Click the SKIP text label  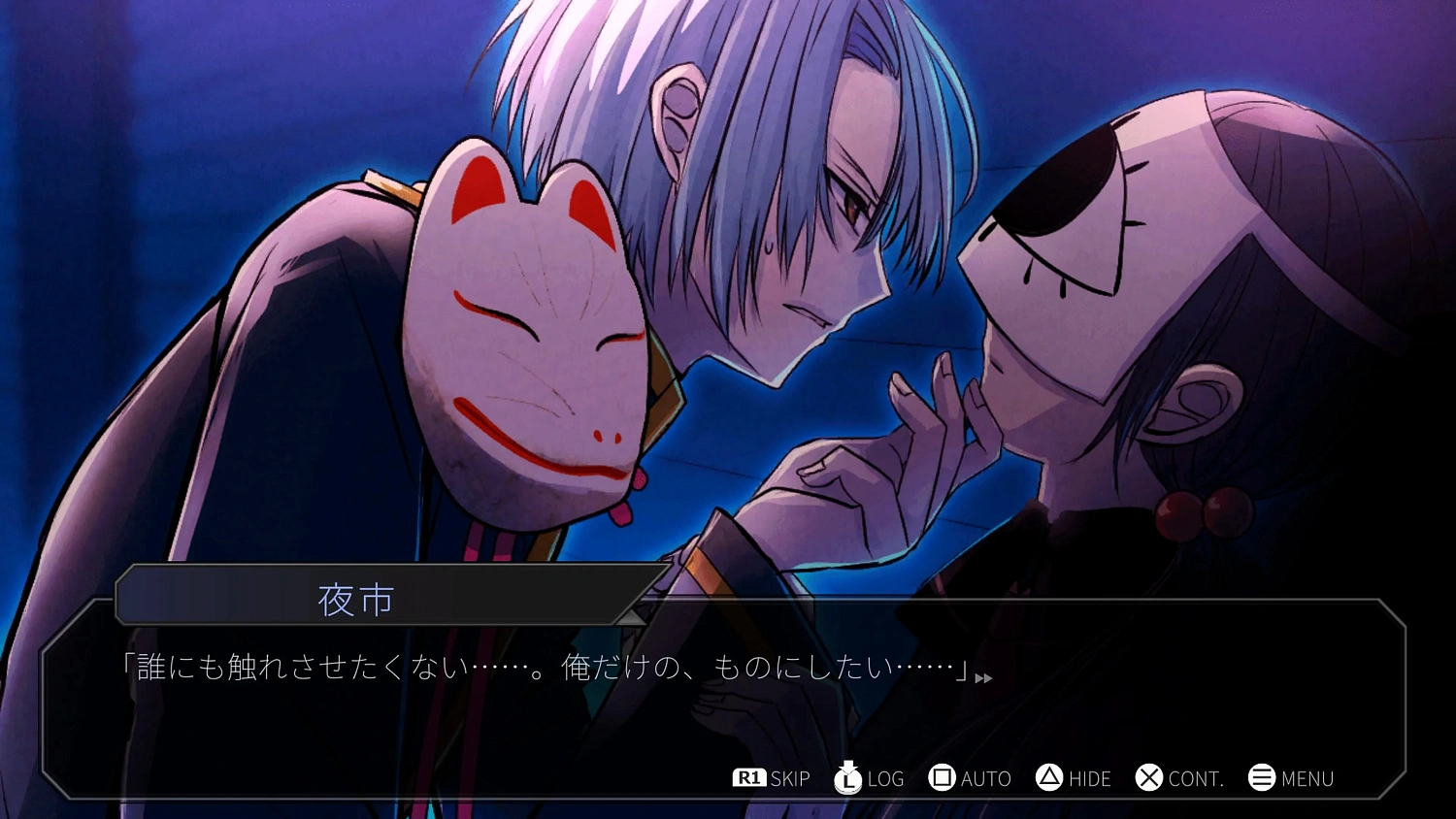788,777
